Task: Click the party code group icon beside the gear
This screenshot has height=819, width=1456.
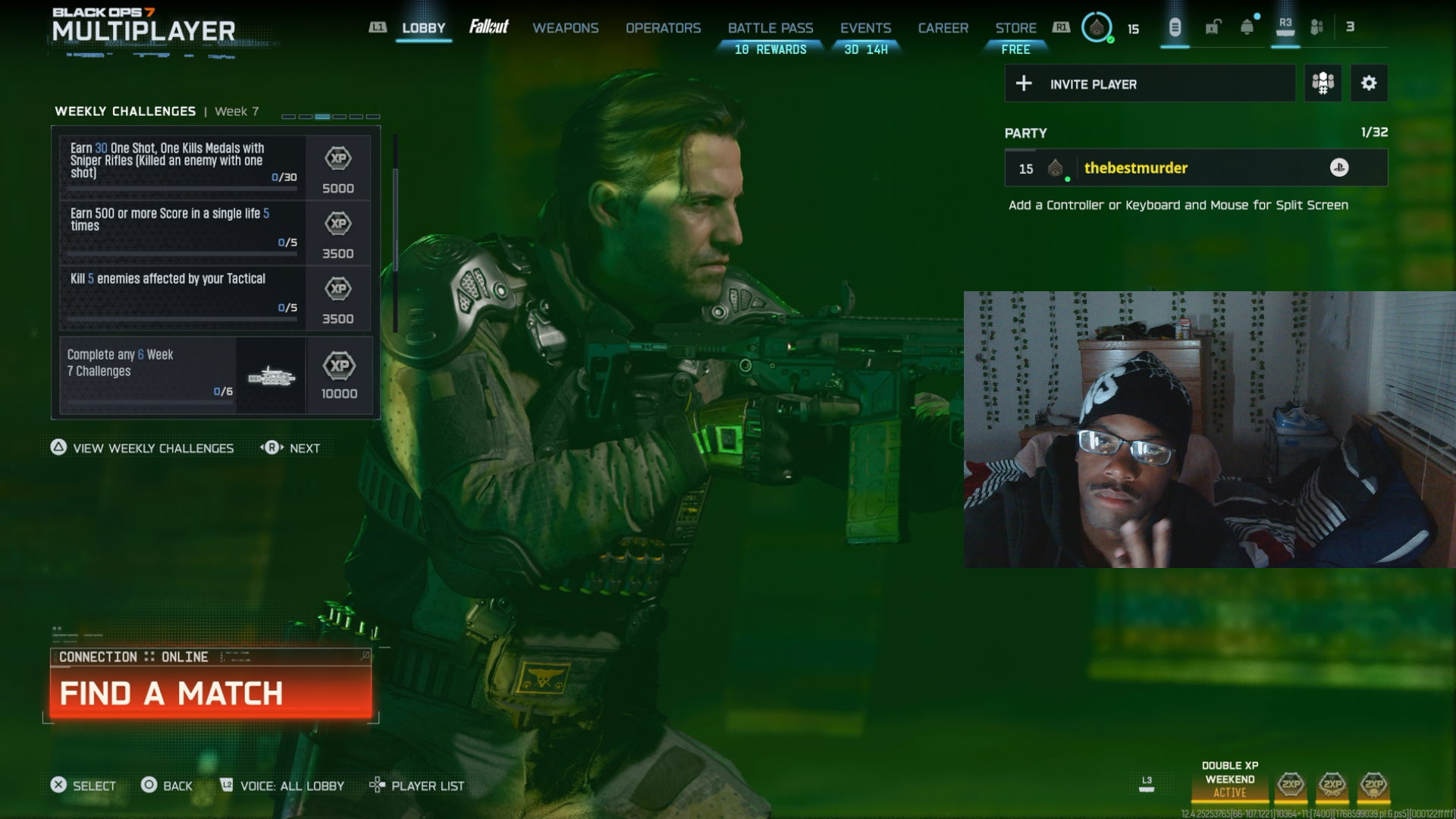Action: tap(1323, 83)
